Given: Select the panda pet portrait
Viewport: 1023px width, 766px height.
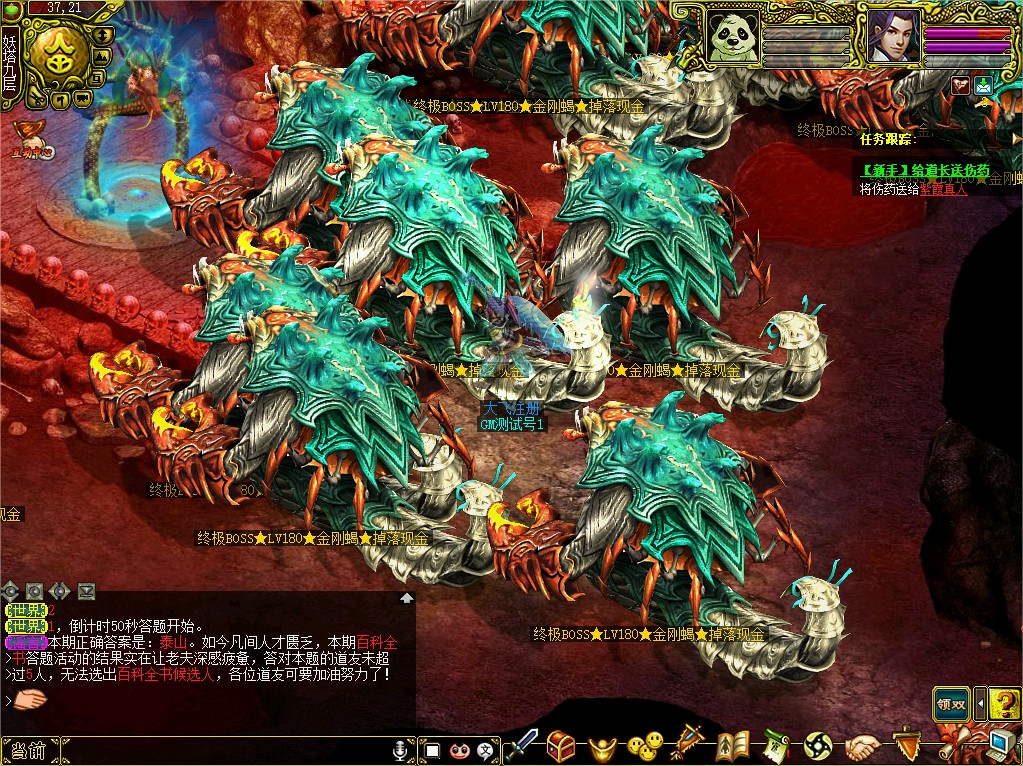Looking at the screenshot, I should pyautogui.click(x=732, y=36).
